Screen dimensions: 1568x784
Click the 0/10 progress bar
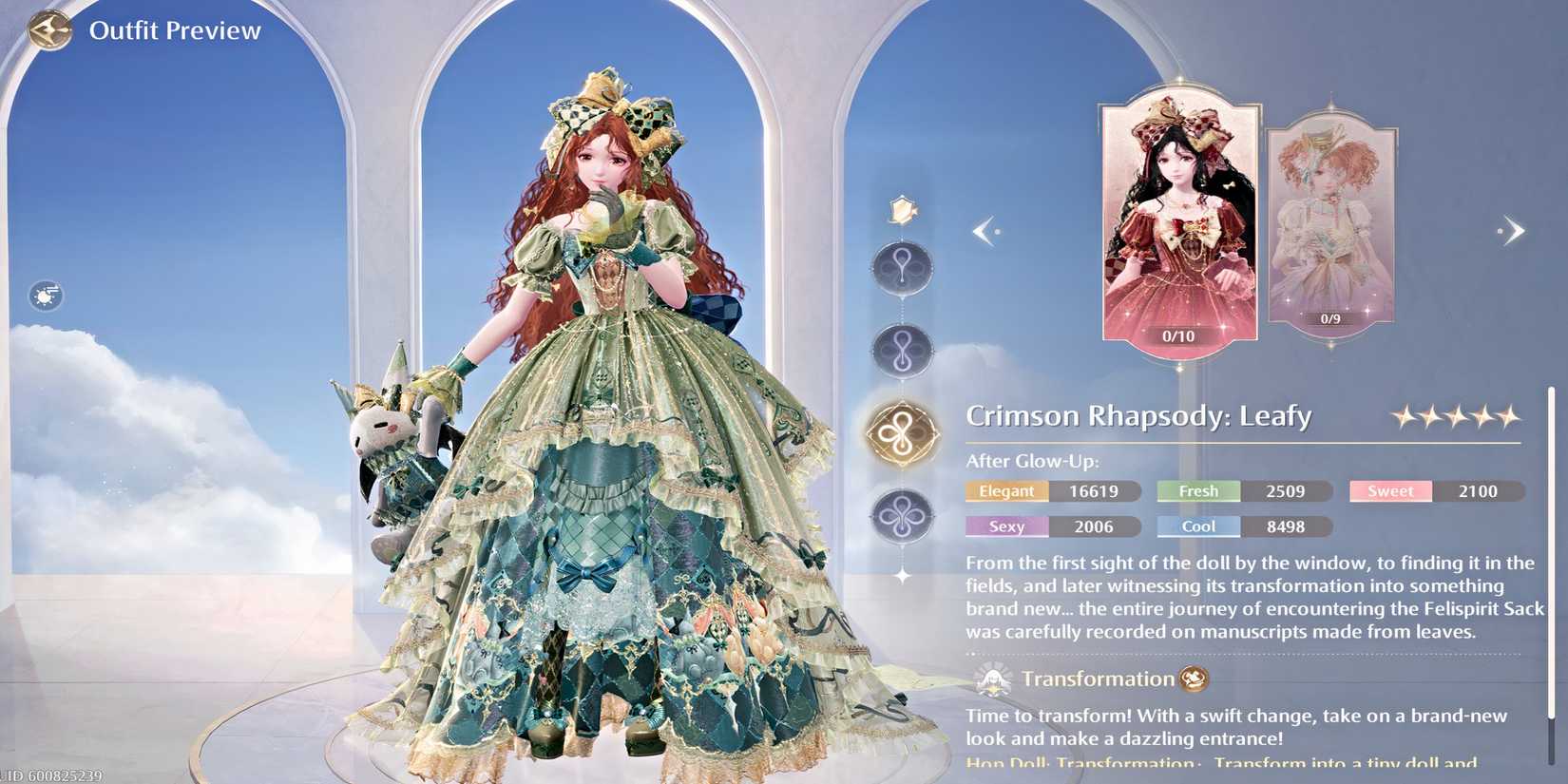(x=1178, y=335)
